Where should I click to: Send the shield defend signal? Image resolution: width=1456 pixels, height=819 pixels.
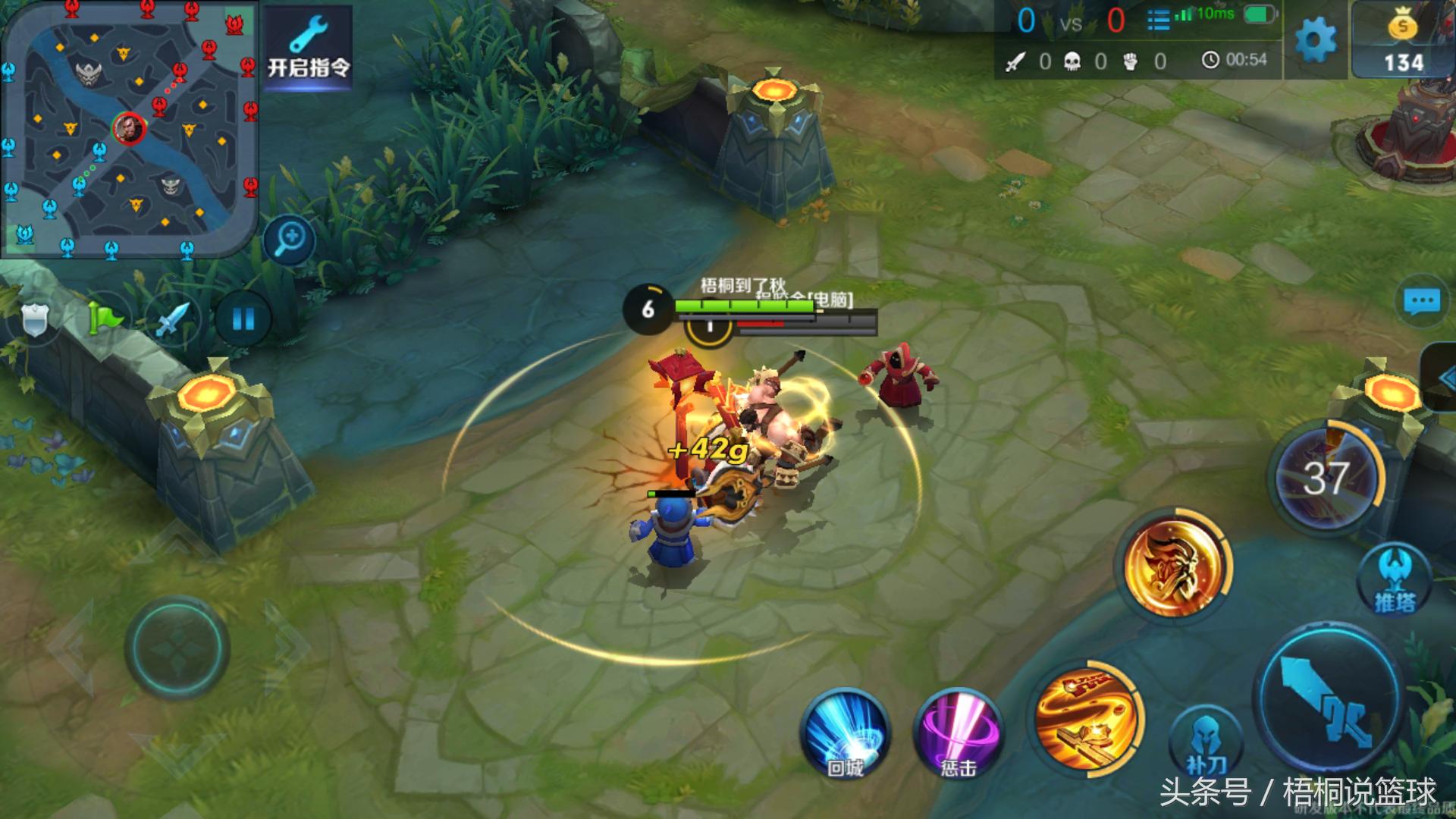[35, 320]
